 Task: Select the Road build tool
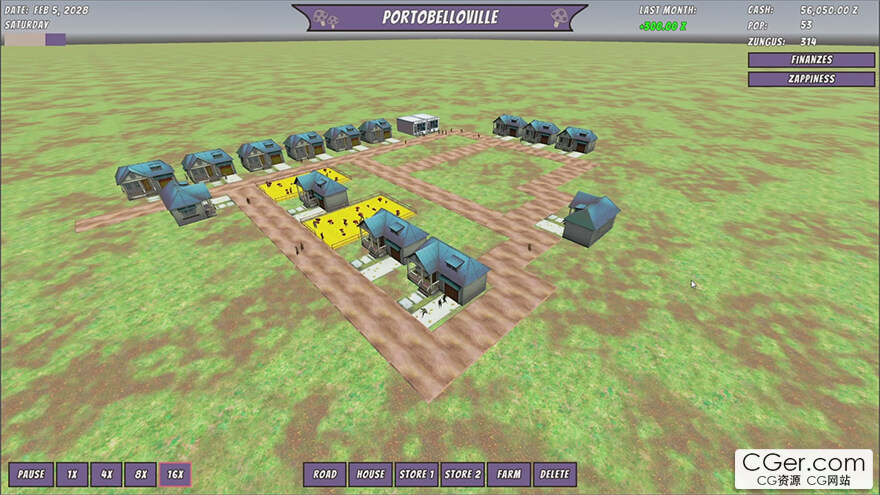(x=325, y=474)
